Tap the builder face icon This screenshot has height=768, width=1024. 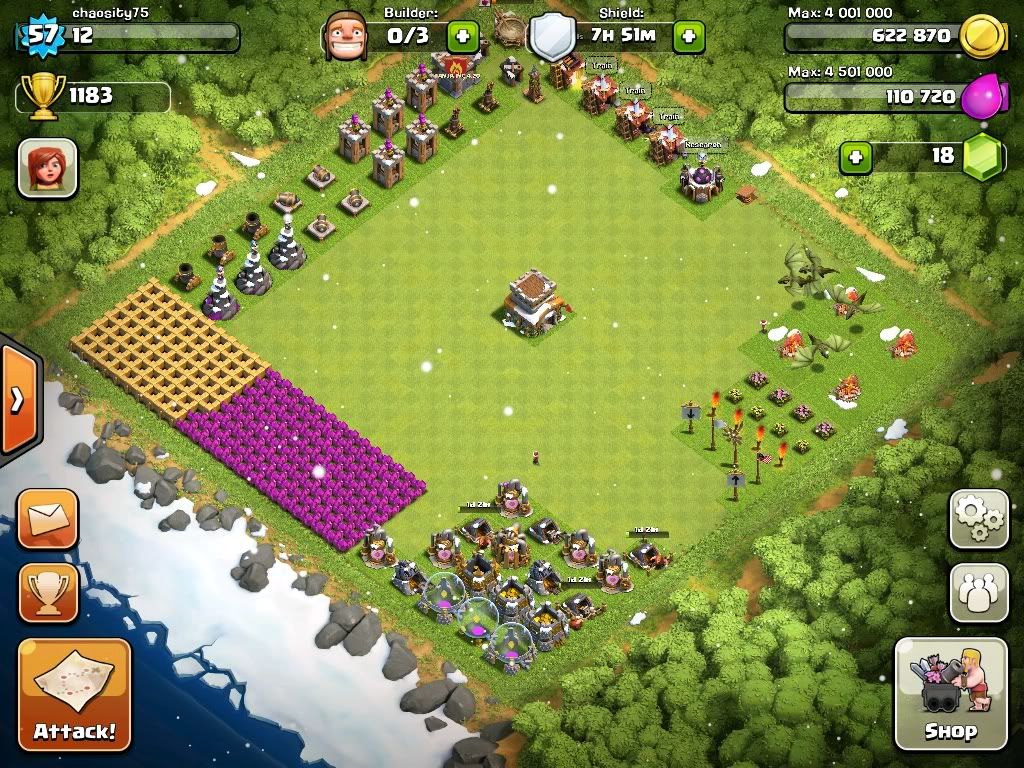coord(347,37)
